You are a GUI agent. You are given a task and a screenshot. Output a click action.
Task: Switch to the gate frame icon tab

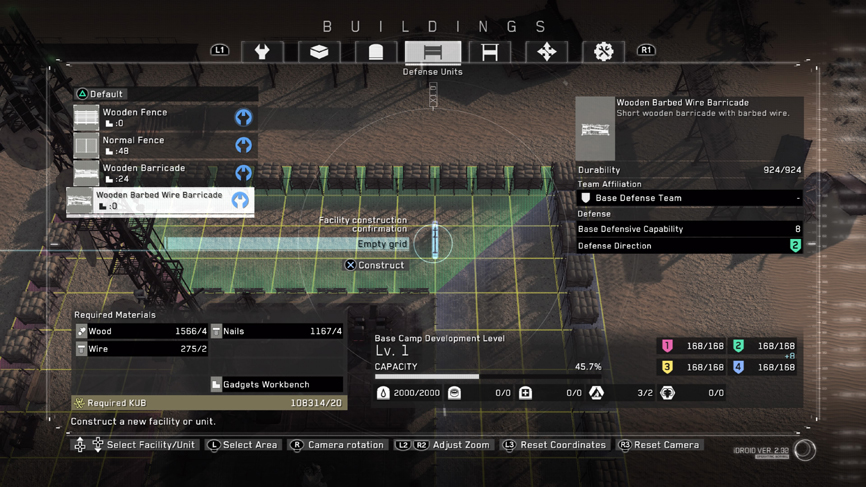[490, 52]
